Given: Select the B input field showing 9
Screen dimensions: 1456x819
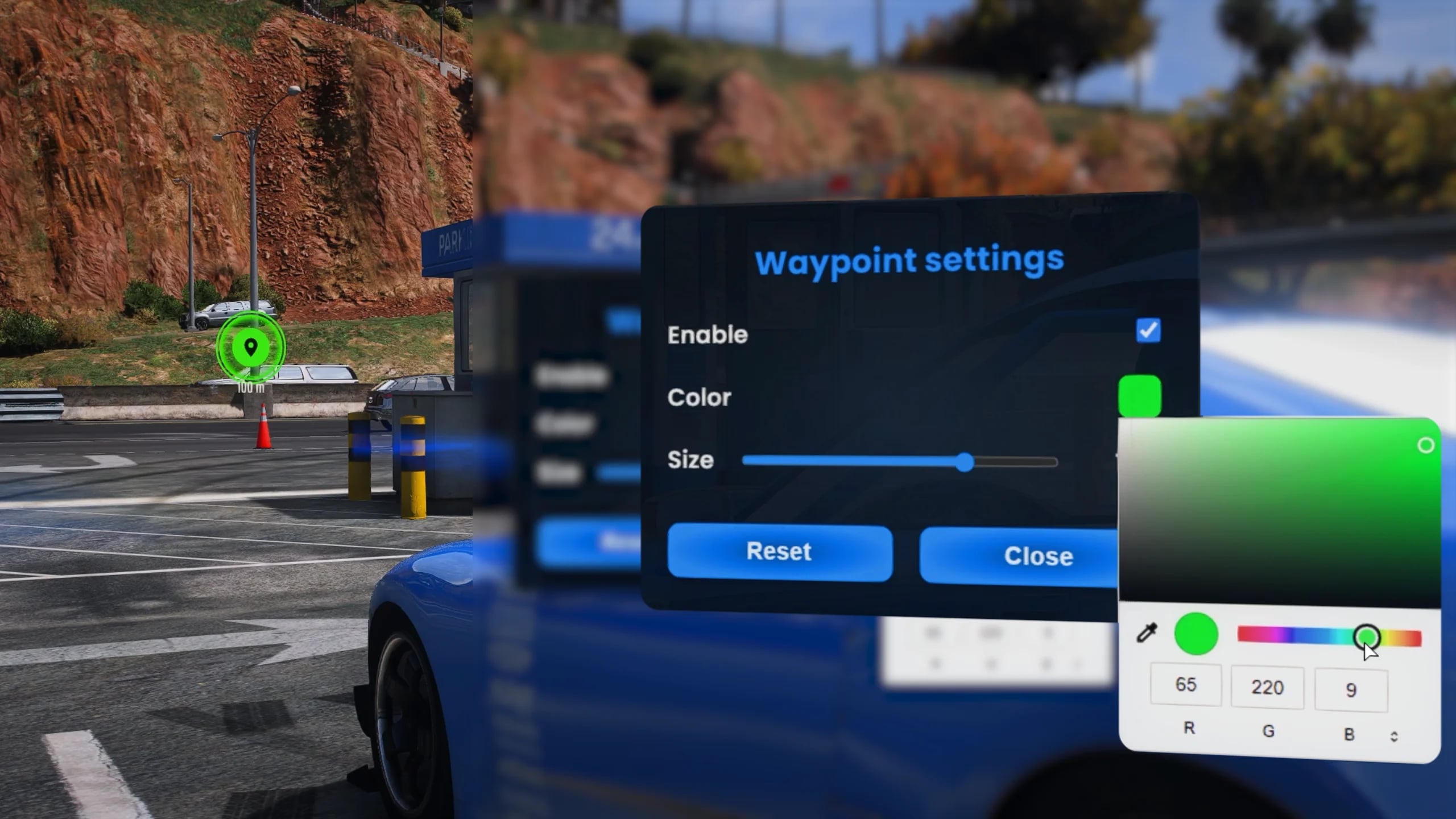Looking at the screenshot, I should (1352, 688).
